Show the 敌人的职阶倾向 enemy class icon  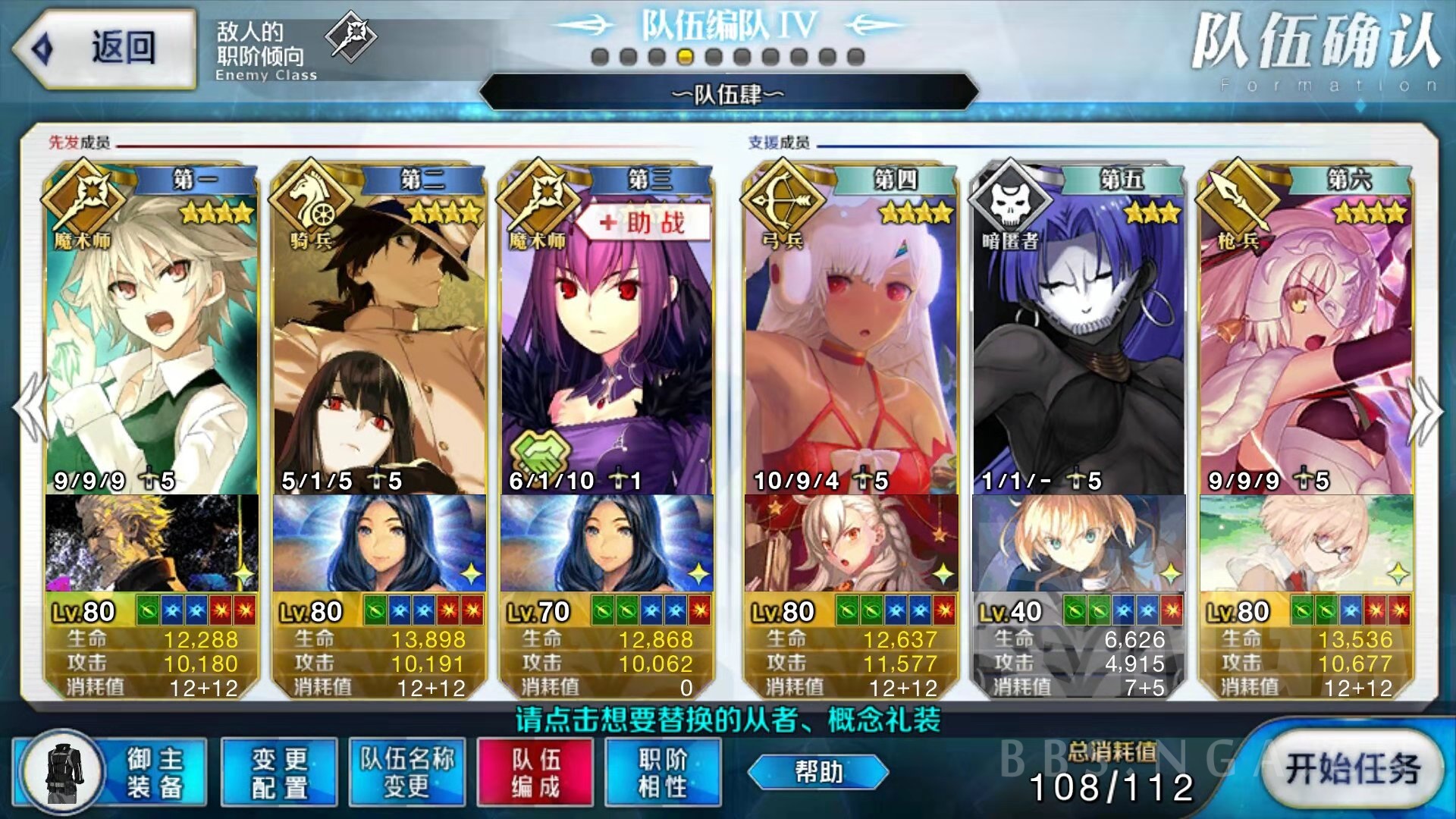pos(350,36)
